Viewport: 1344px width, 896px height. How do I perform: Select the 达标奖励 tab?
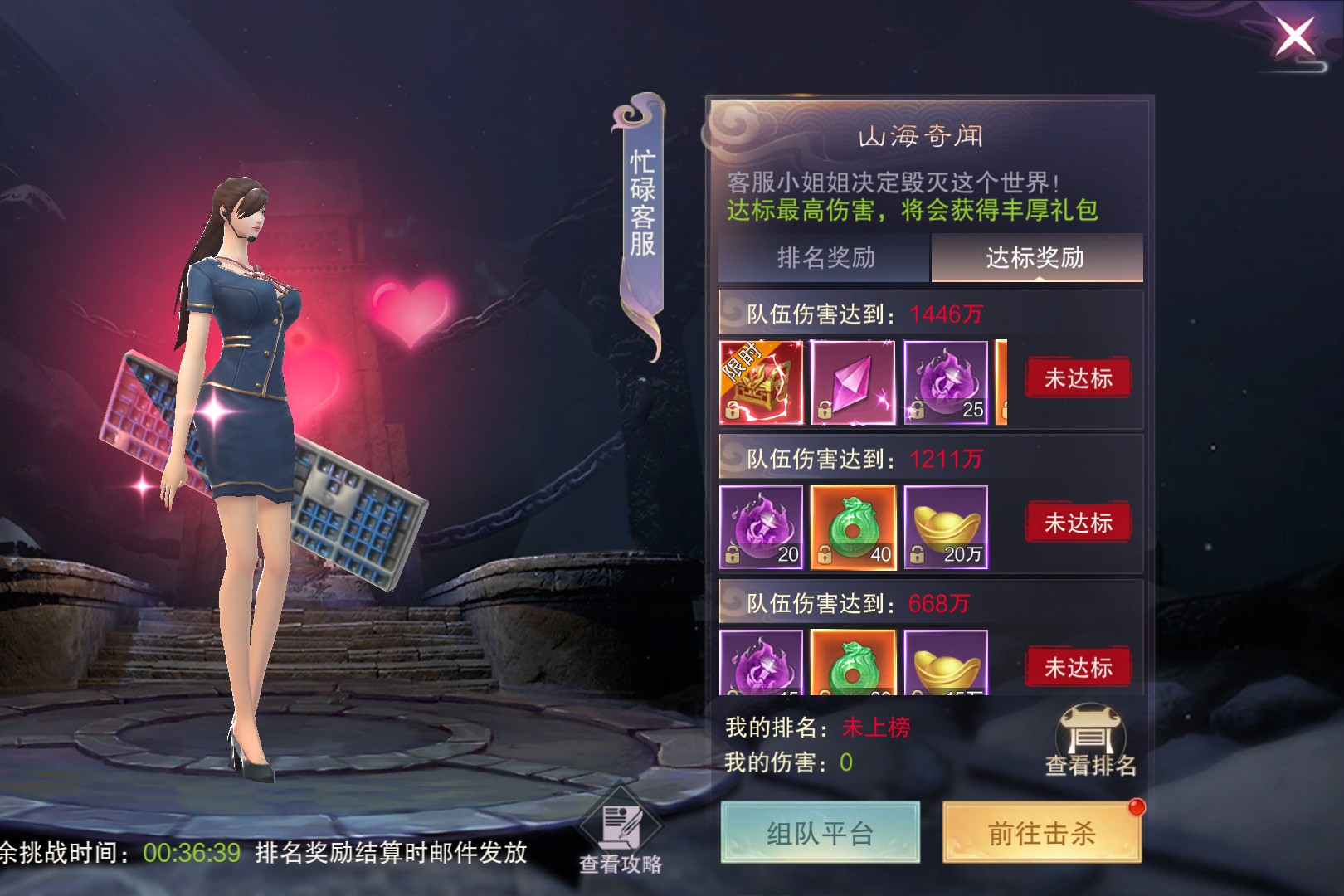point(1035,258)
